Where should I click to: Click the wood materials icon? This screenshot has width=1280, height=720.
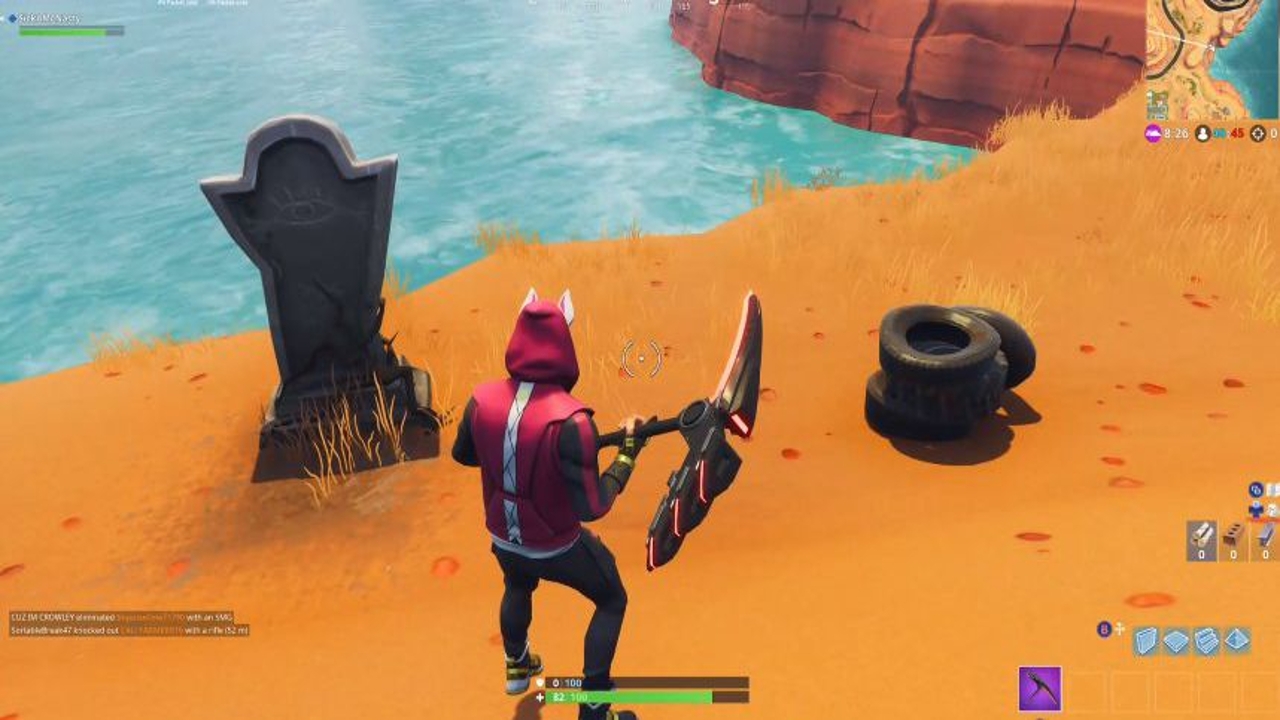[x=1202, y=535]
